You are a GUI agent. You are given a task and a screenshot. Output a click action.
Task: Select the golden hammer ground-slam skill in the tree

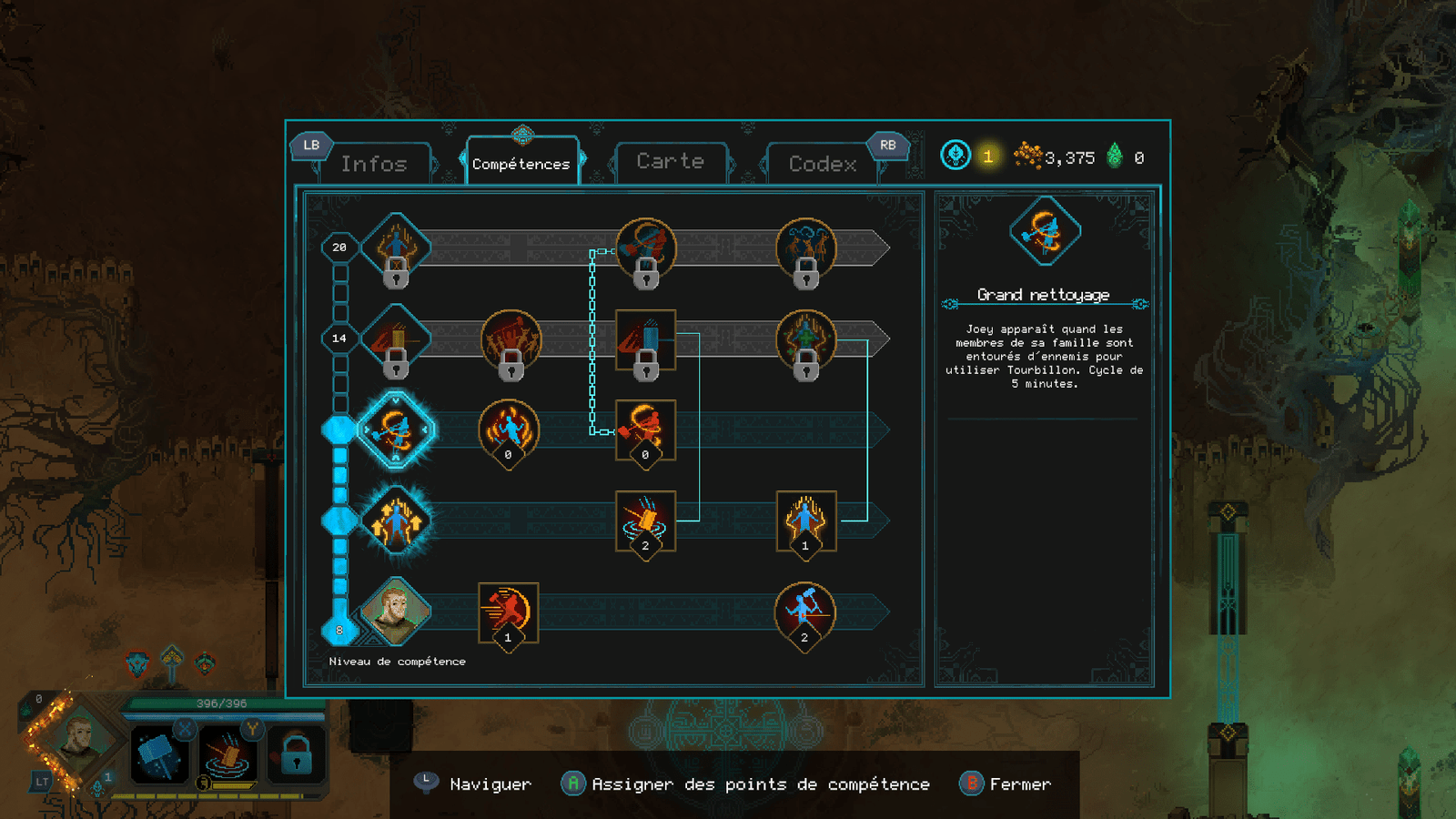pos(645,521)
